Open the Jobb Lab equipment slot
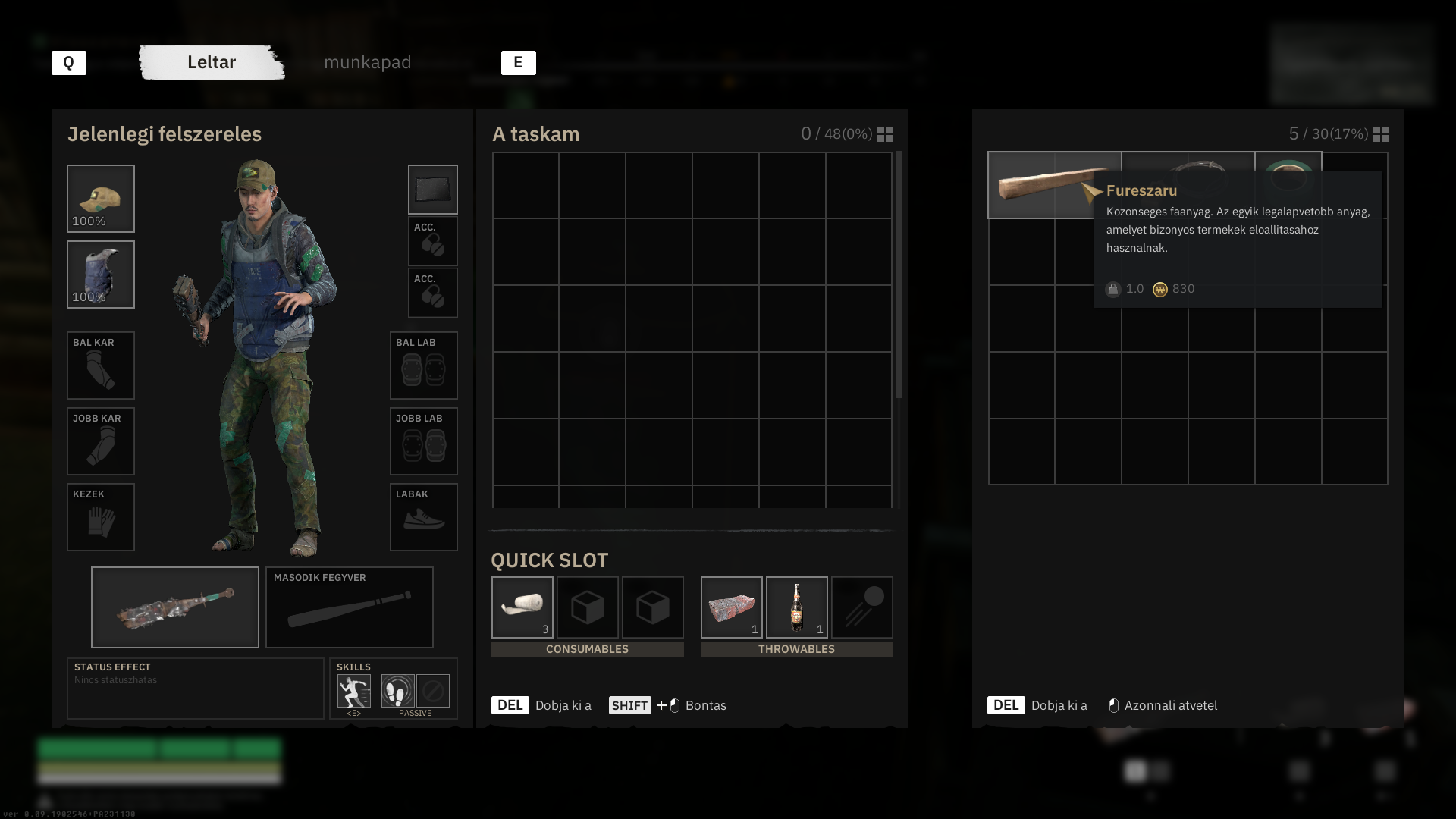Screen dimensions: 1456x819 (x=424, y=441)
